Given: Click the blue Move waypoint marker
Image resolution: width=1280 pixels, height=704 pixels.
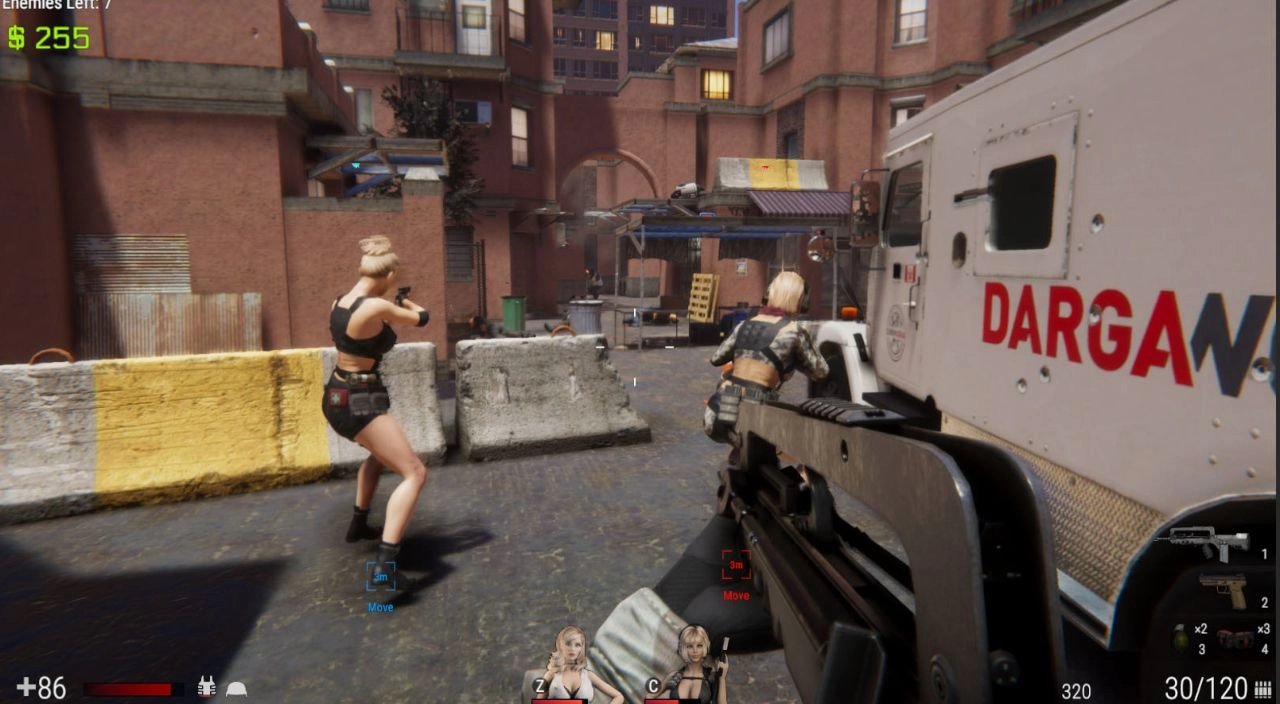Looking at the screenshot, I should [x=380, y=577].
